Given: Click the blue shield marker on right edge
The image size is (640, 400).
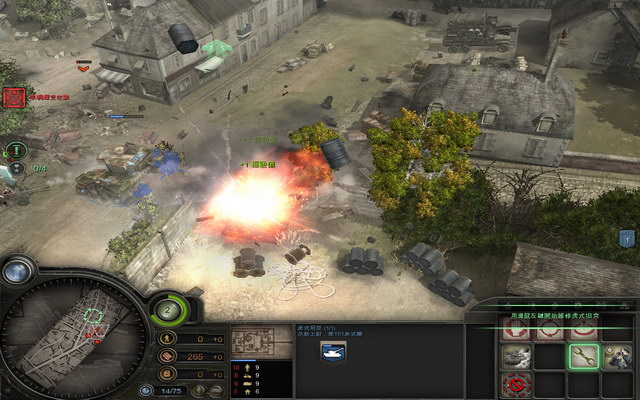Looking at the screenshot, I should tap(627, 238).
